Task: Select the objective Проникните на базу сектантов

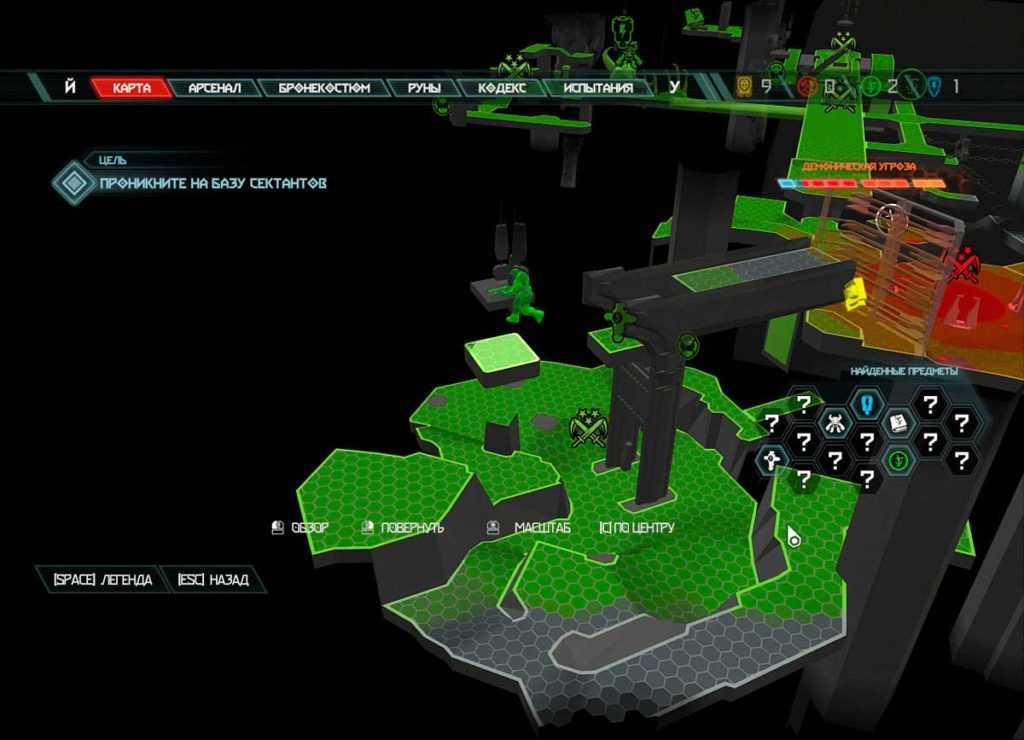Action: pos(212,183)
